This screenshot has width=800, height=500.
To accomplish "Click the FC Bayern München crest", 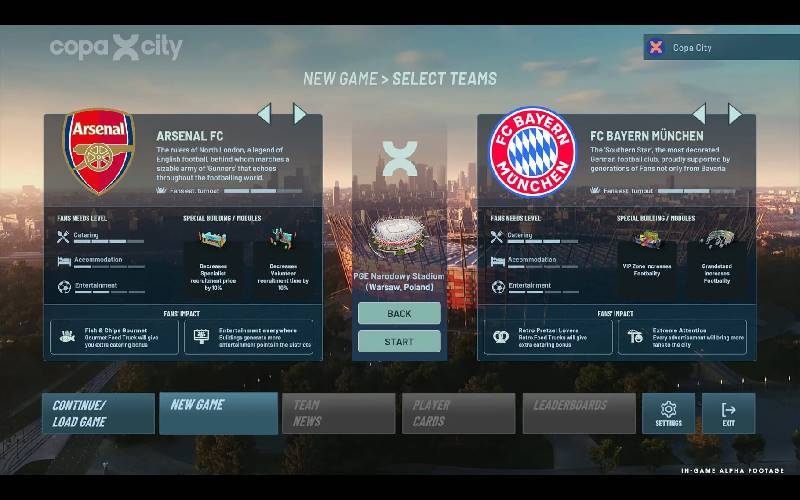I will click(x=532, y=152).
